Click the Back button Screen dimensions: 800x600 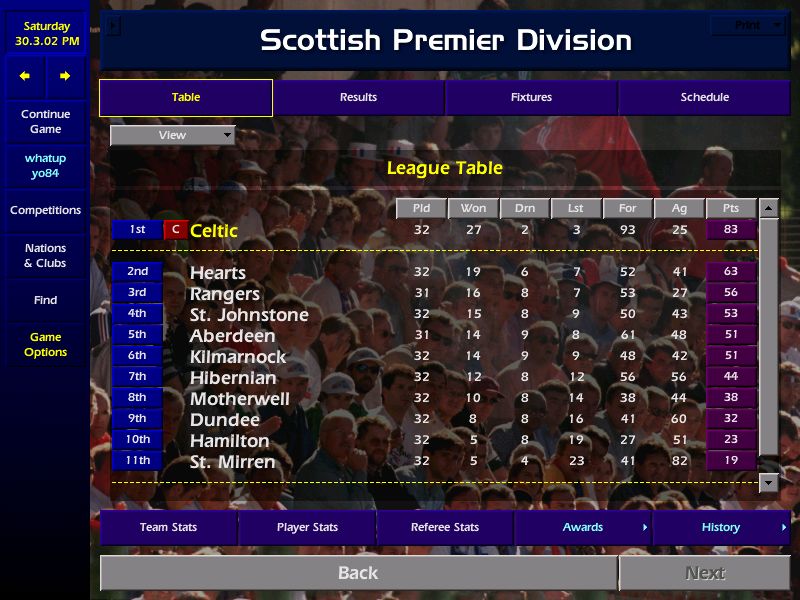point(358,573)
